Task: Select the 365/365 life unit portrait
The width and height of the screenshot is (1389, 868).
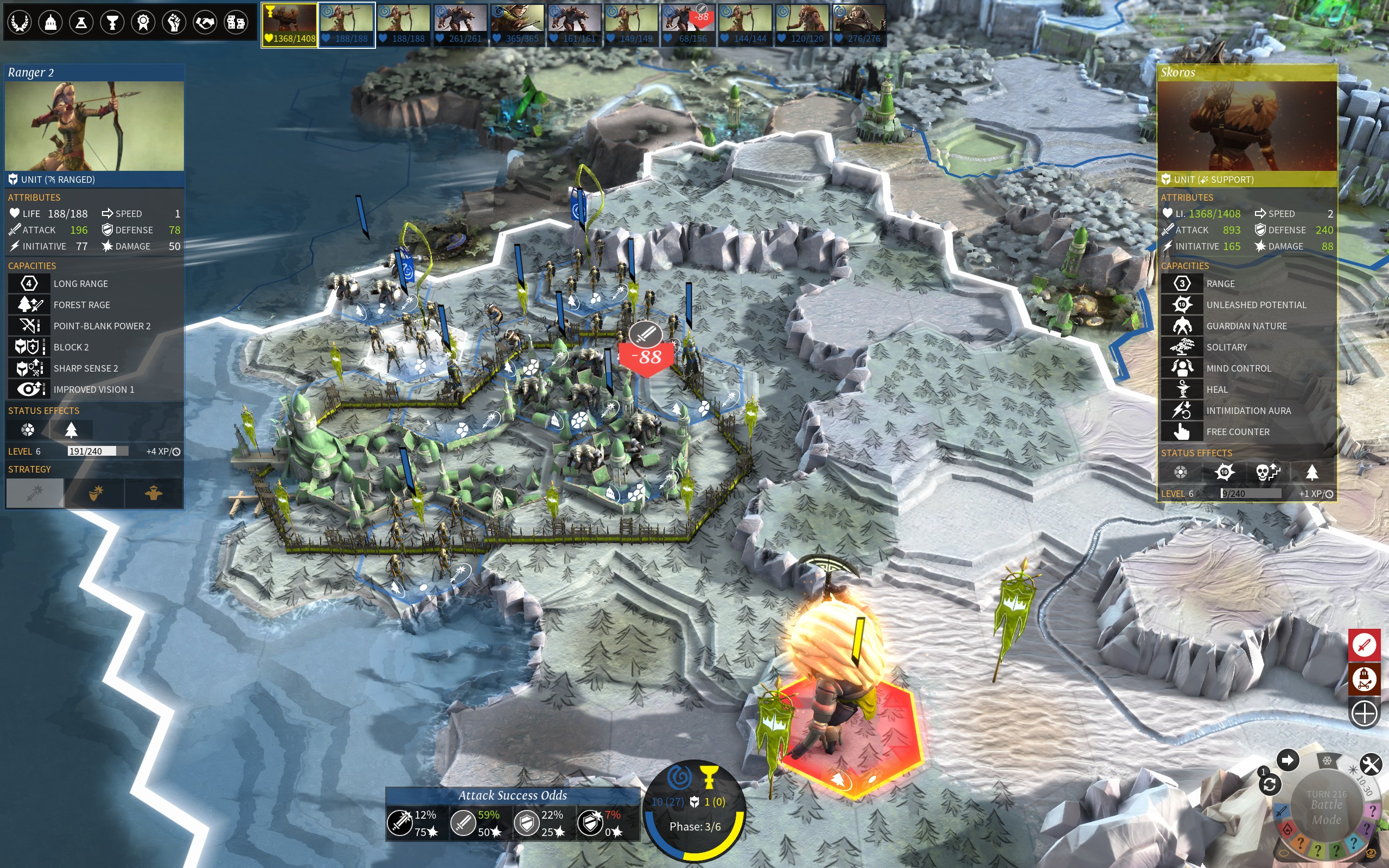Action: pyautogui.click(x=517, y=25)
